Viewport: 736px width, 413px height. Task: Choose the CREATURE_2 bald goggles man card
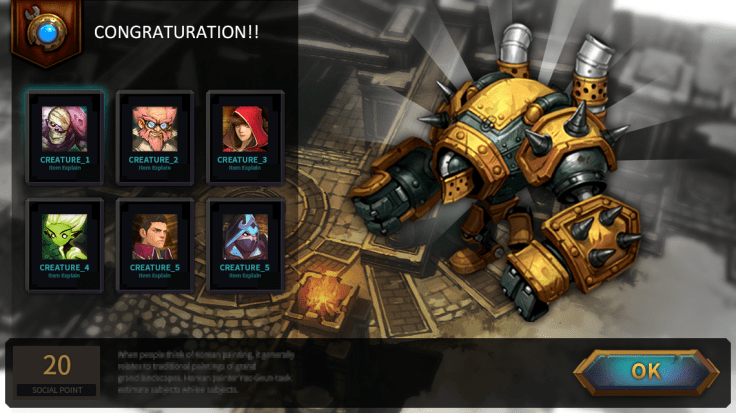154,133
